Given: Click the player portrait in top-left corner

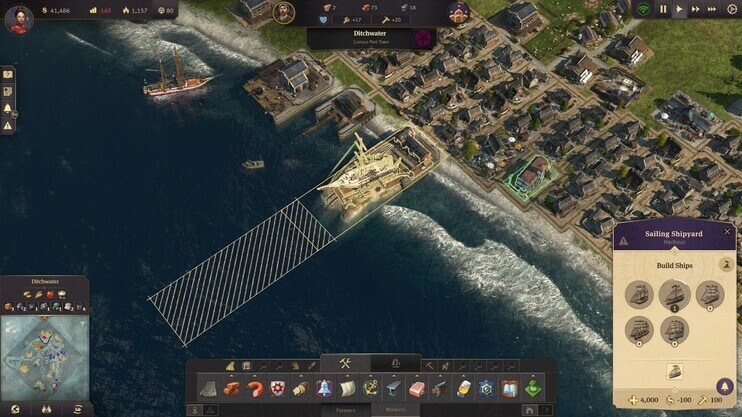Looking at the screenshot, I should click(18, 19).
